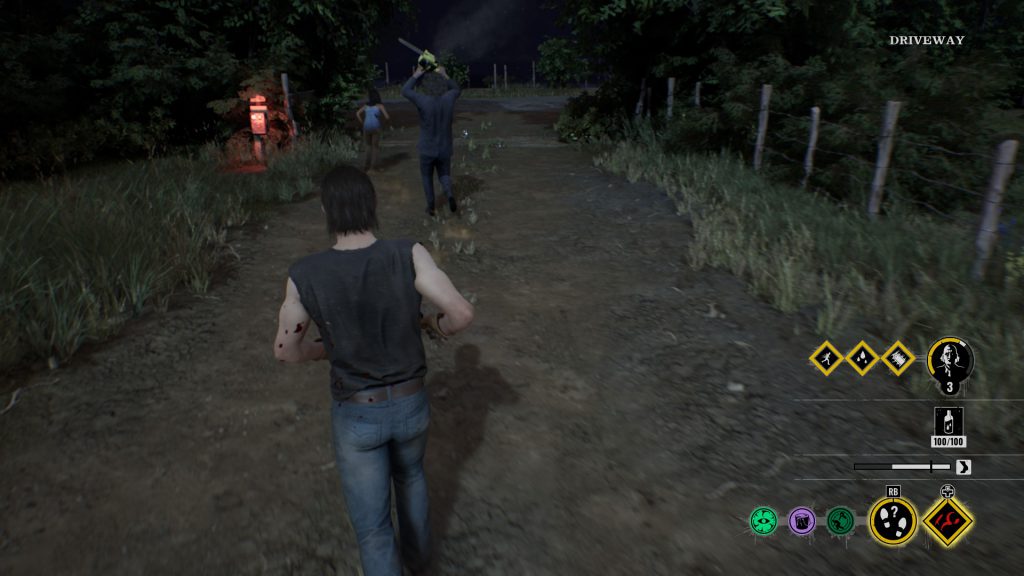The height and width of the screenshot is (576, 1024).
Task: Select the water droplets perk icon
Action: (x=862, y=358)
